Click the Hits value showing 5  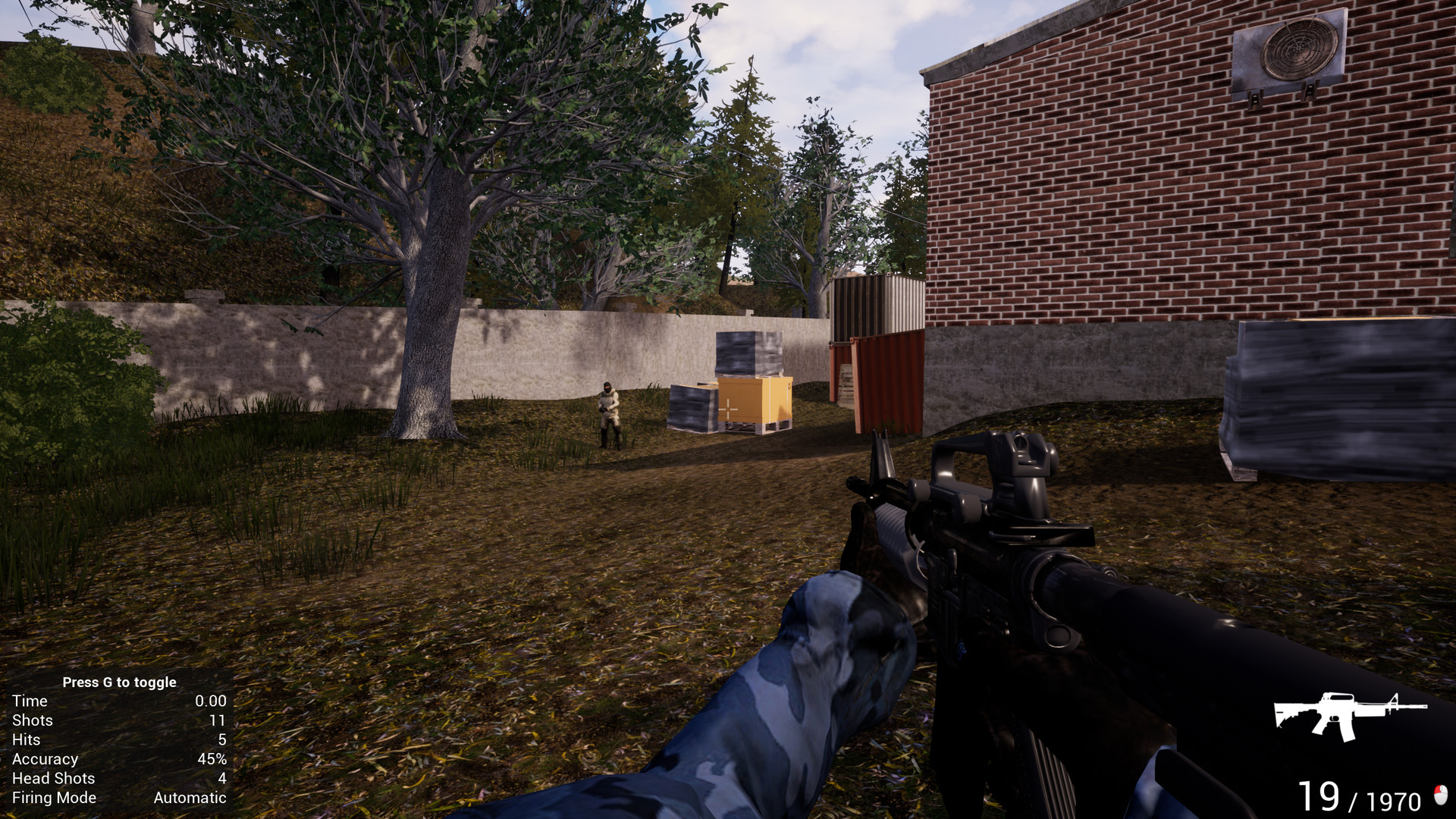pyautogui.click(x=220, y=739)
